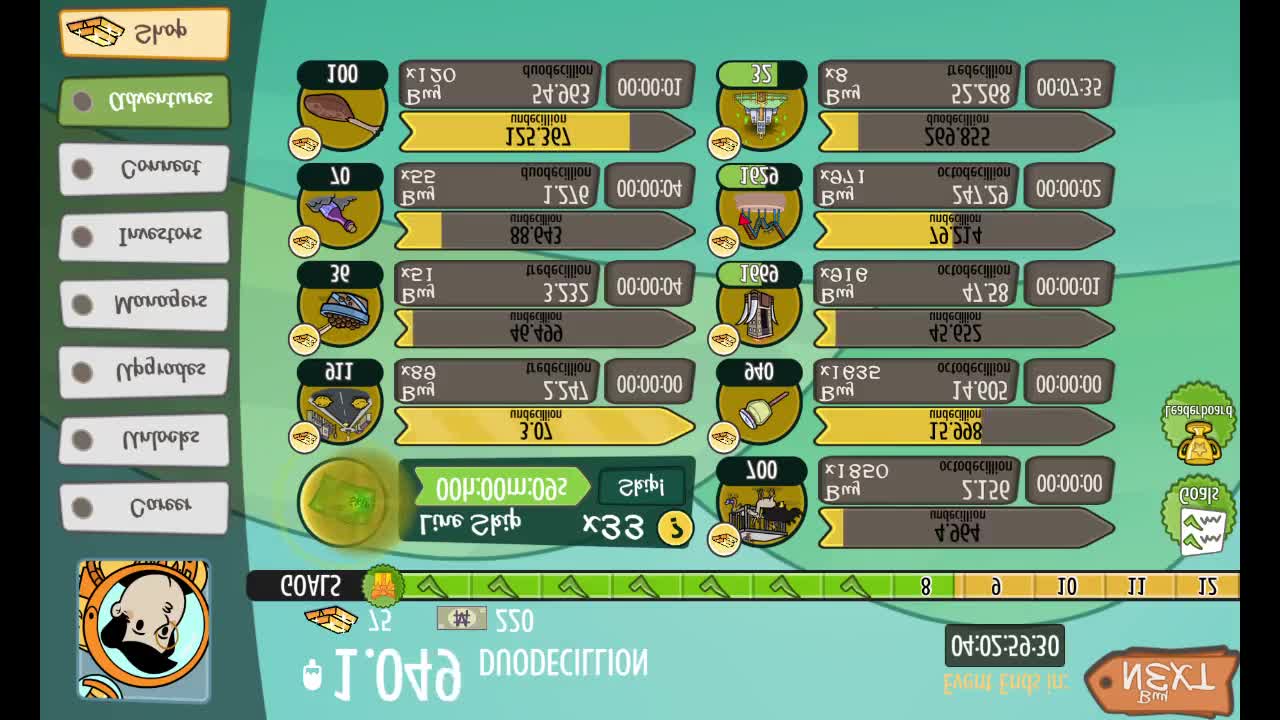Tap the glowing green cash icon

pos(342,502)
